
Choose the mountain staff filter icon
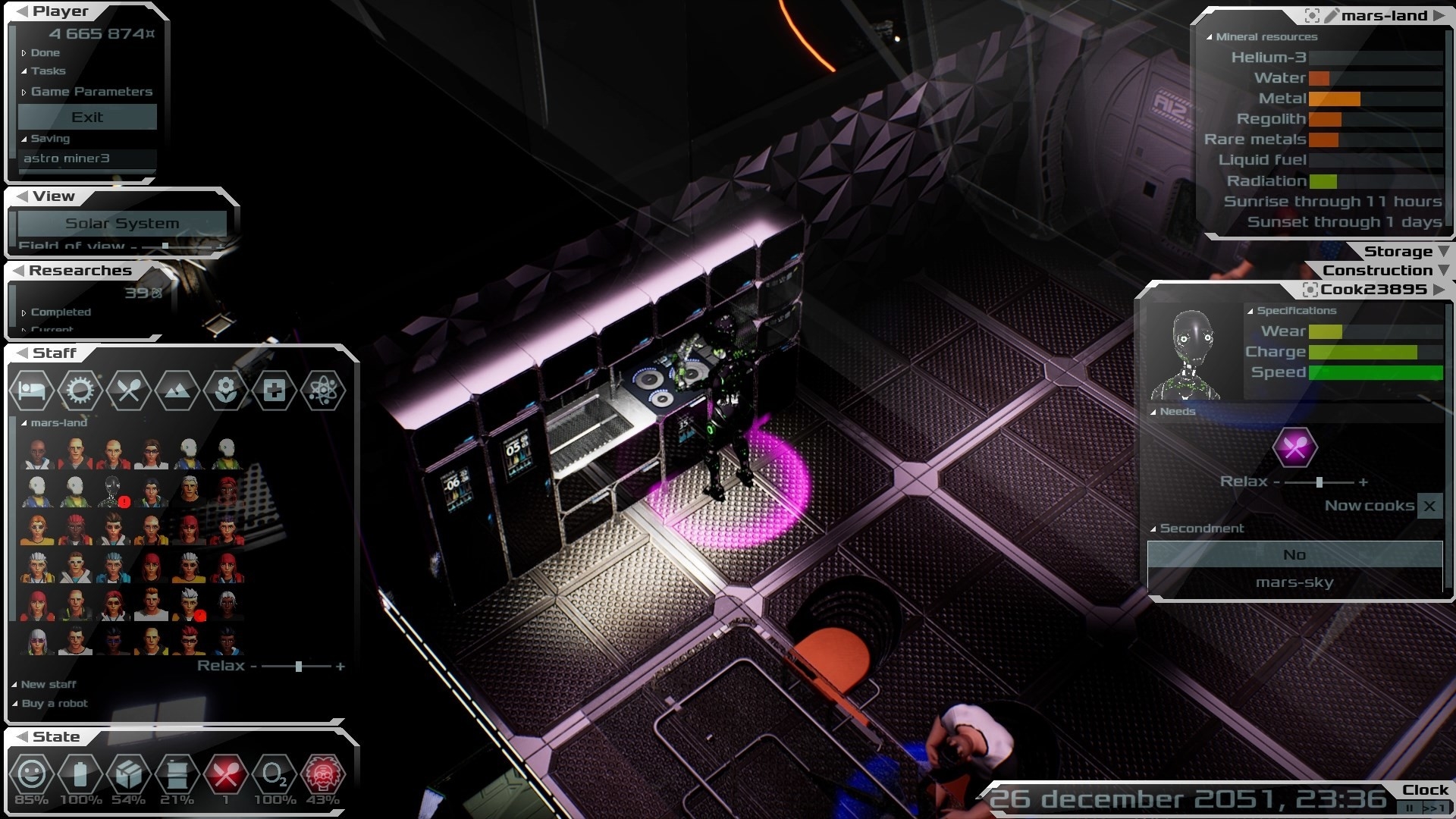tap(177, 391)
